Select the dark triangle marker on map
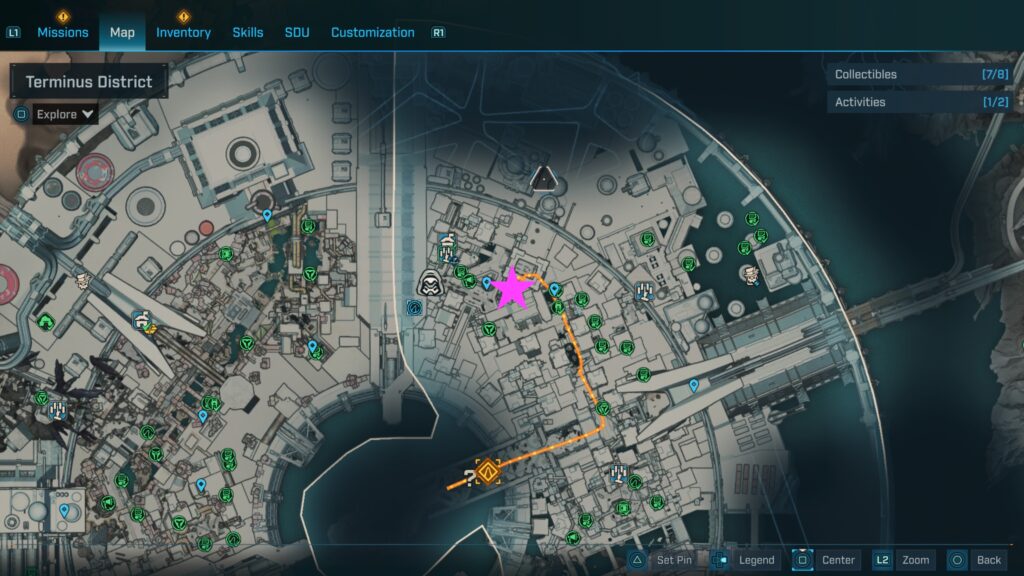The width and height of the screenshot is (1024, 576). coord(543,178)
